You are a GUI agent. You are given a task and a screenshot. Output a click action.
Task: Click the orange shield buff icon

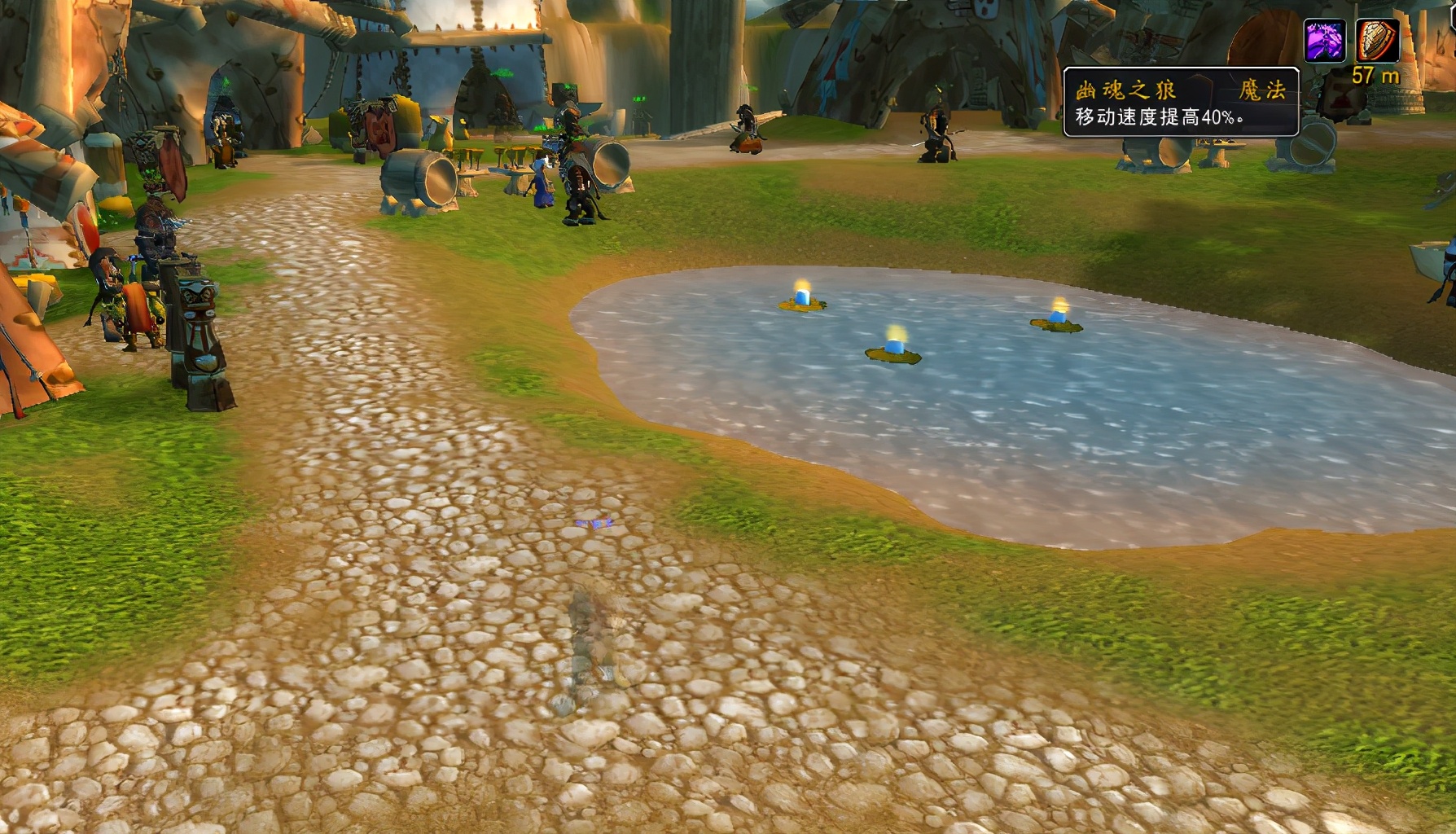coord(1377,41)
